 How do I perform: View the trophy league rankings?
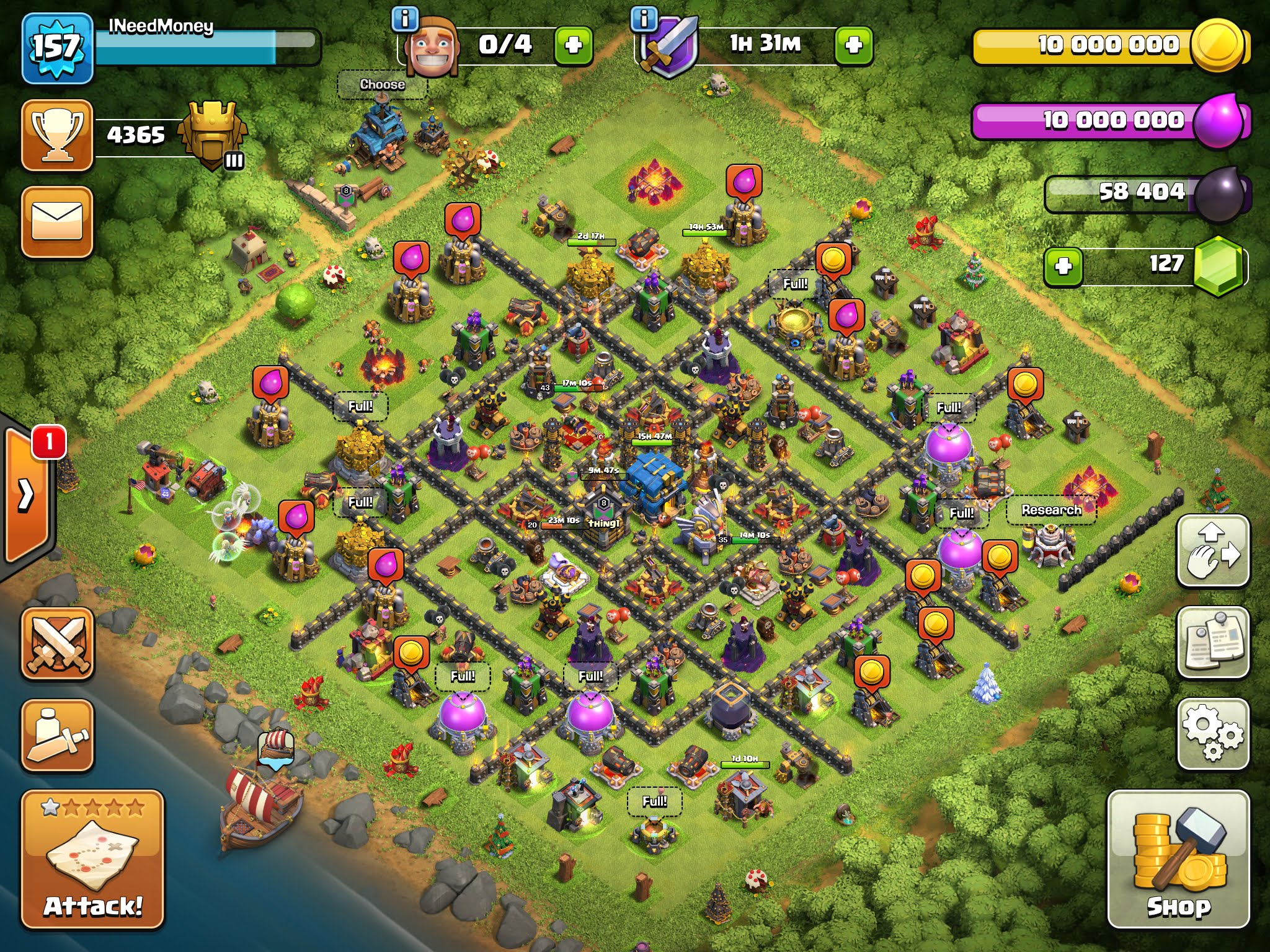pyautogui.click(x=57, y=134)
